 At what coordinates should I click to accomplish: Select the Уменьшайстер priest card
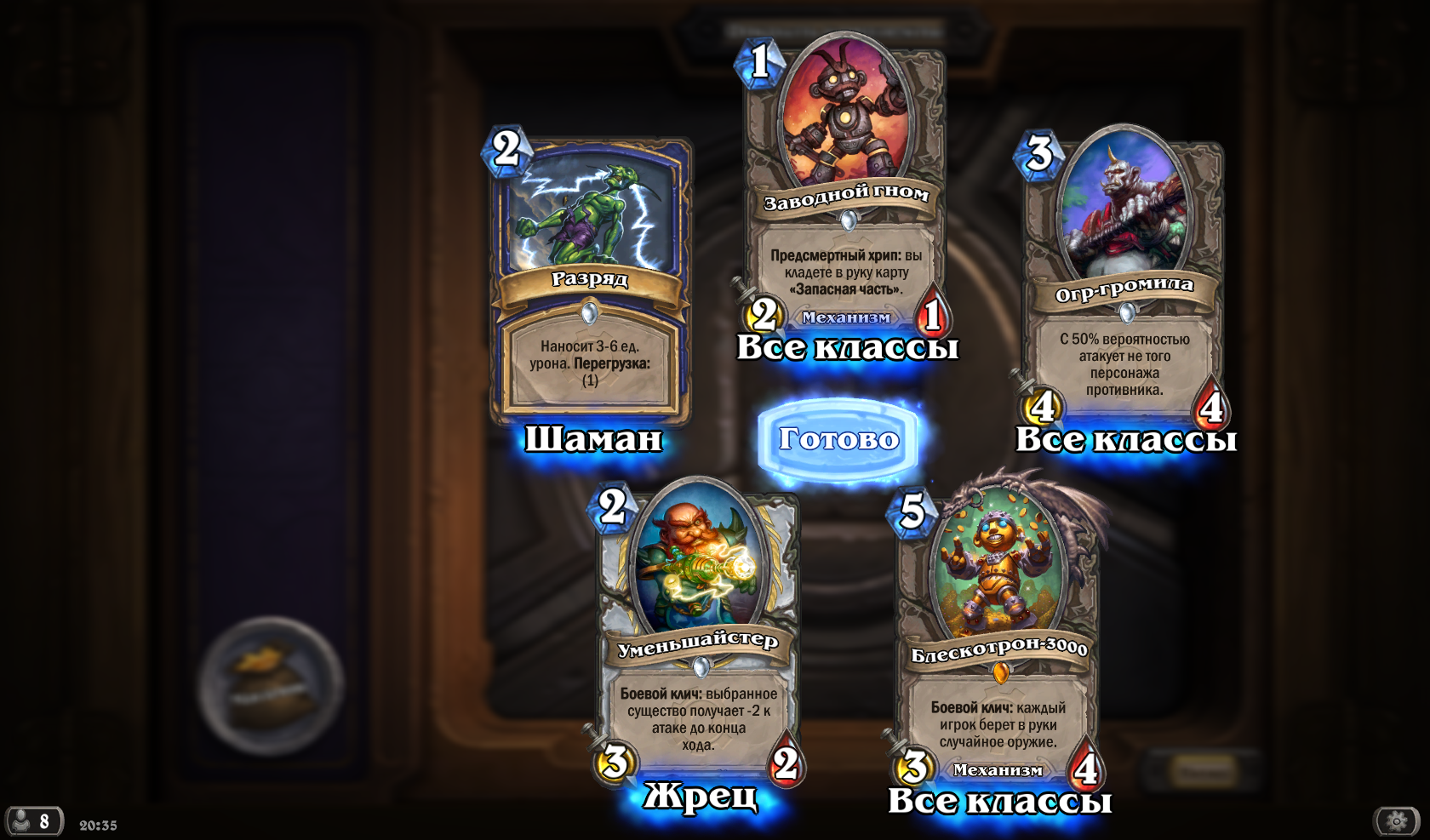pos(698,630)
